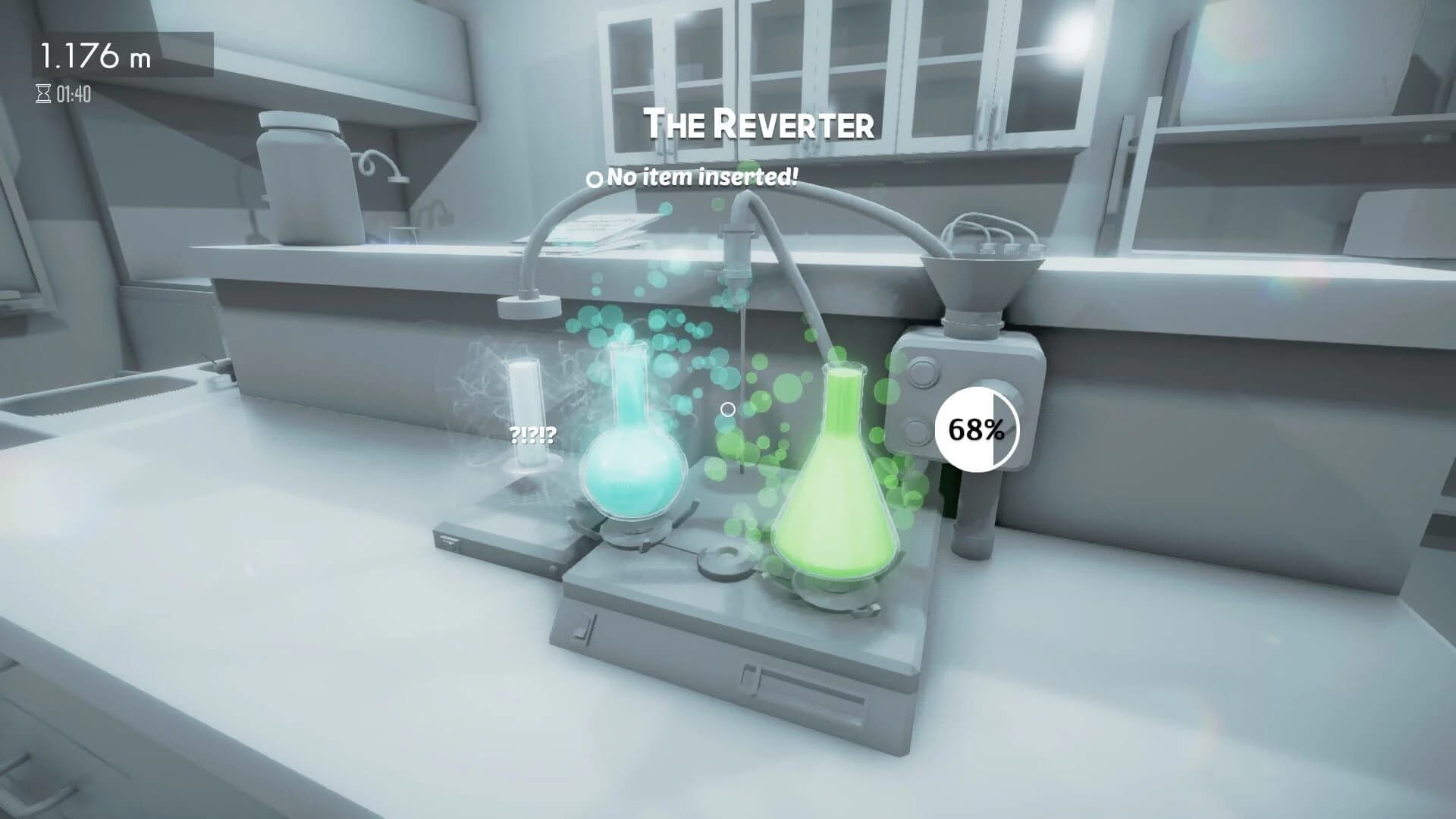The height and width of the screenshot is (819, 1456).
Task: Click the ?!?!? label text
Action: tap(533, 436)
